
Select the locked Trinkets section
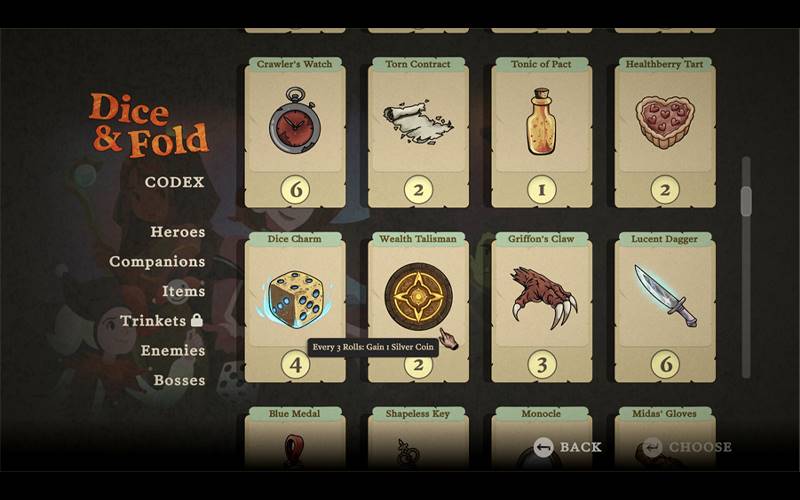pyautogui.click(x=162, y=321)
